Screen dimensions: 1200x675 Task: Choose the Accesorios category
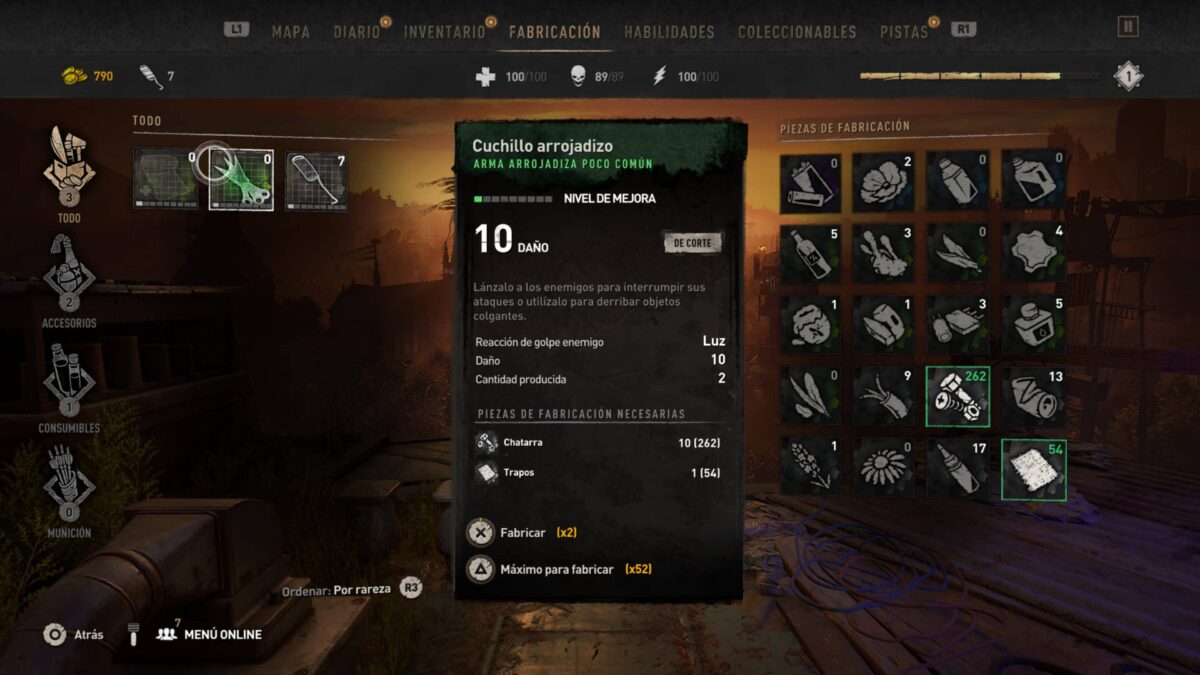[69, 275]
